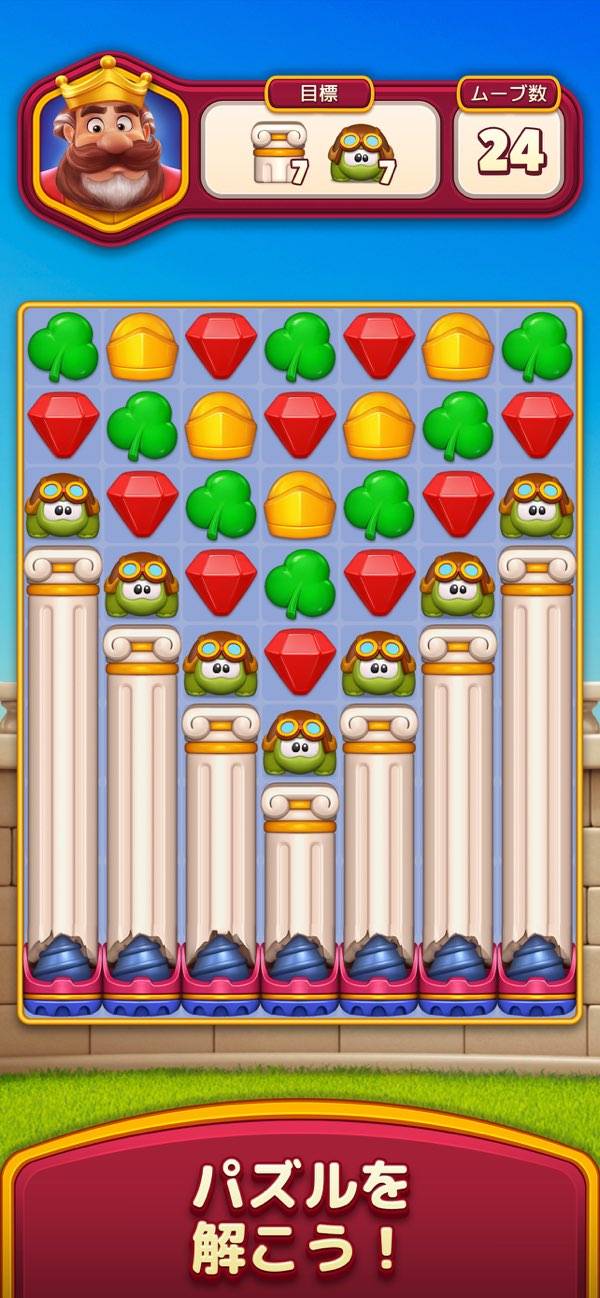
Task: Tap the shortest white pillar on the board
Action: click(300, 870)
